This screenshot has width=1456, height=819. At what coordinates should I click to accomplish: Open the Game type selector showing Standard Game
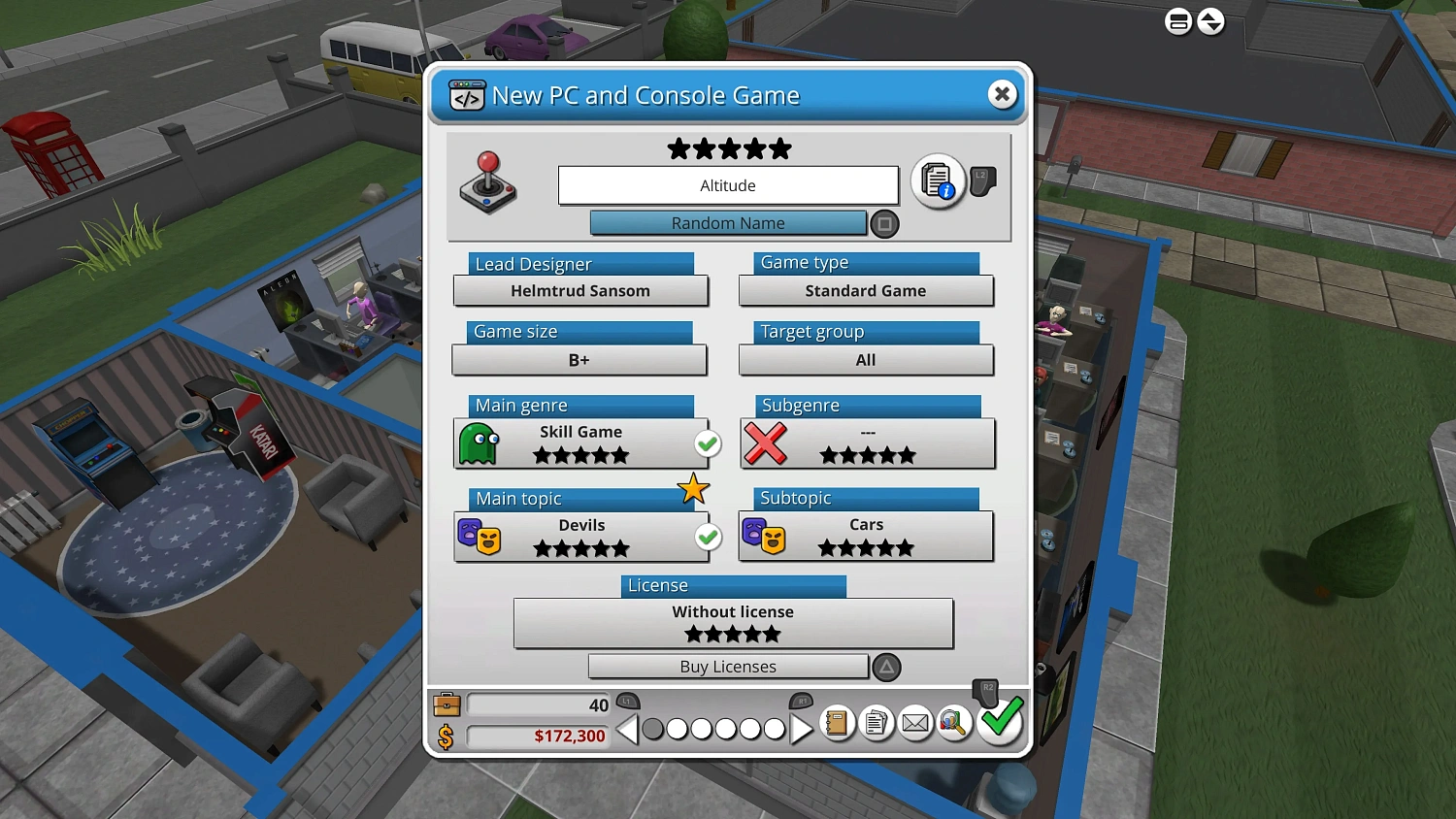865,290
